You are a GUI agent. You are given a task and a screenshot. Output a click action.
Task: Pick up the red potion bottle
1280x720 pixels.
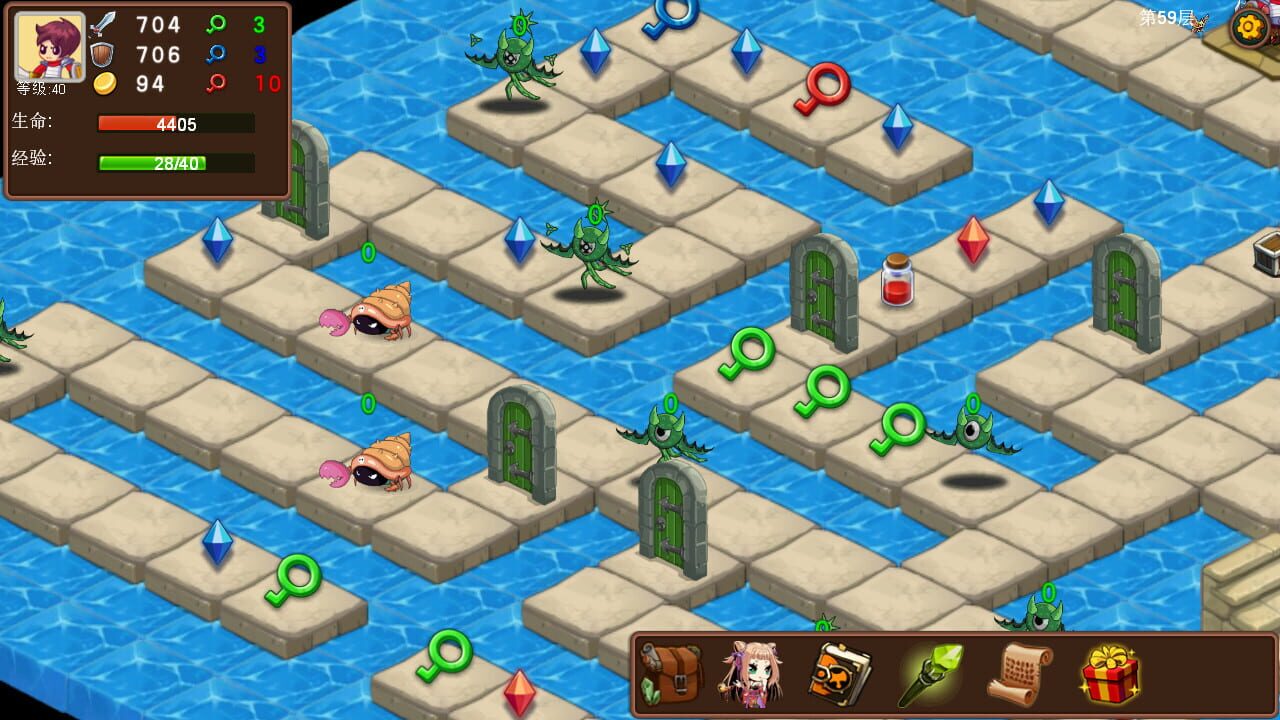[897, 285]
